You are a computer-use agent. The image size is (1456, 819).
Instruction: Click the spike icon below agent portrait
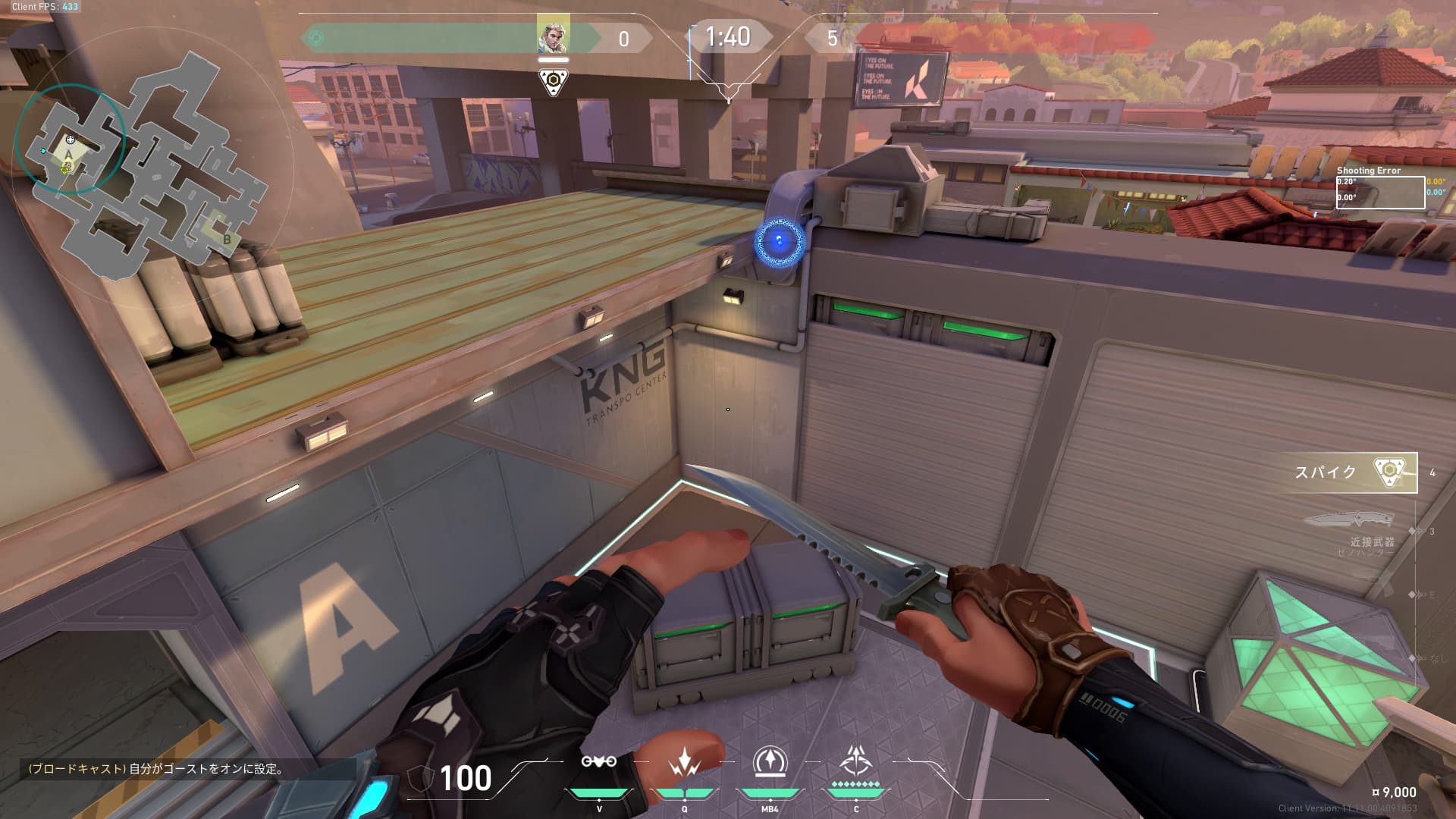(x=553, y=81)
